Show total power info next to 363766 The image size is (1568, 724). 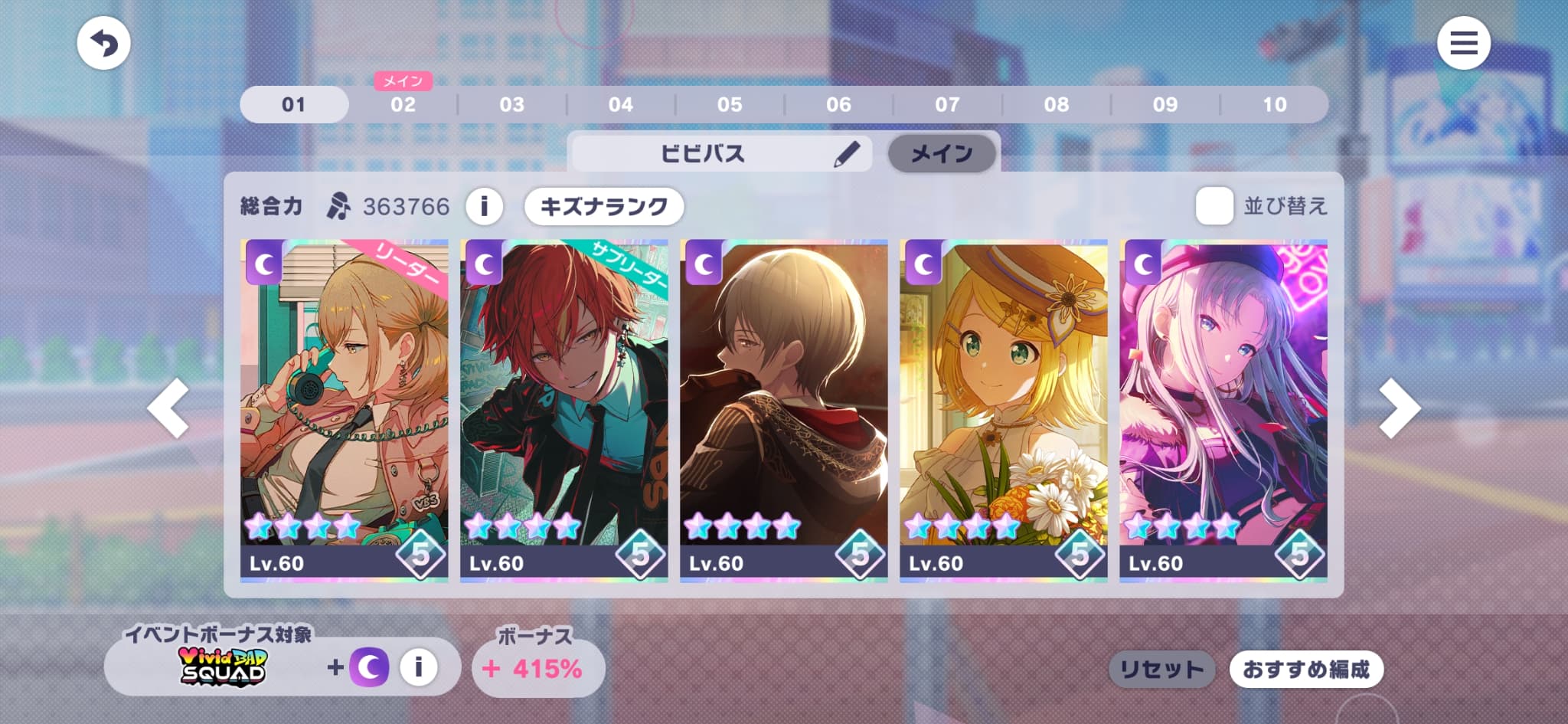[x=484, y=206]
